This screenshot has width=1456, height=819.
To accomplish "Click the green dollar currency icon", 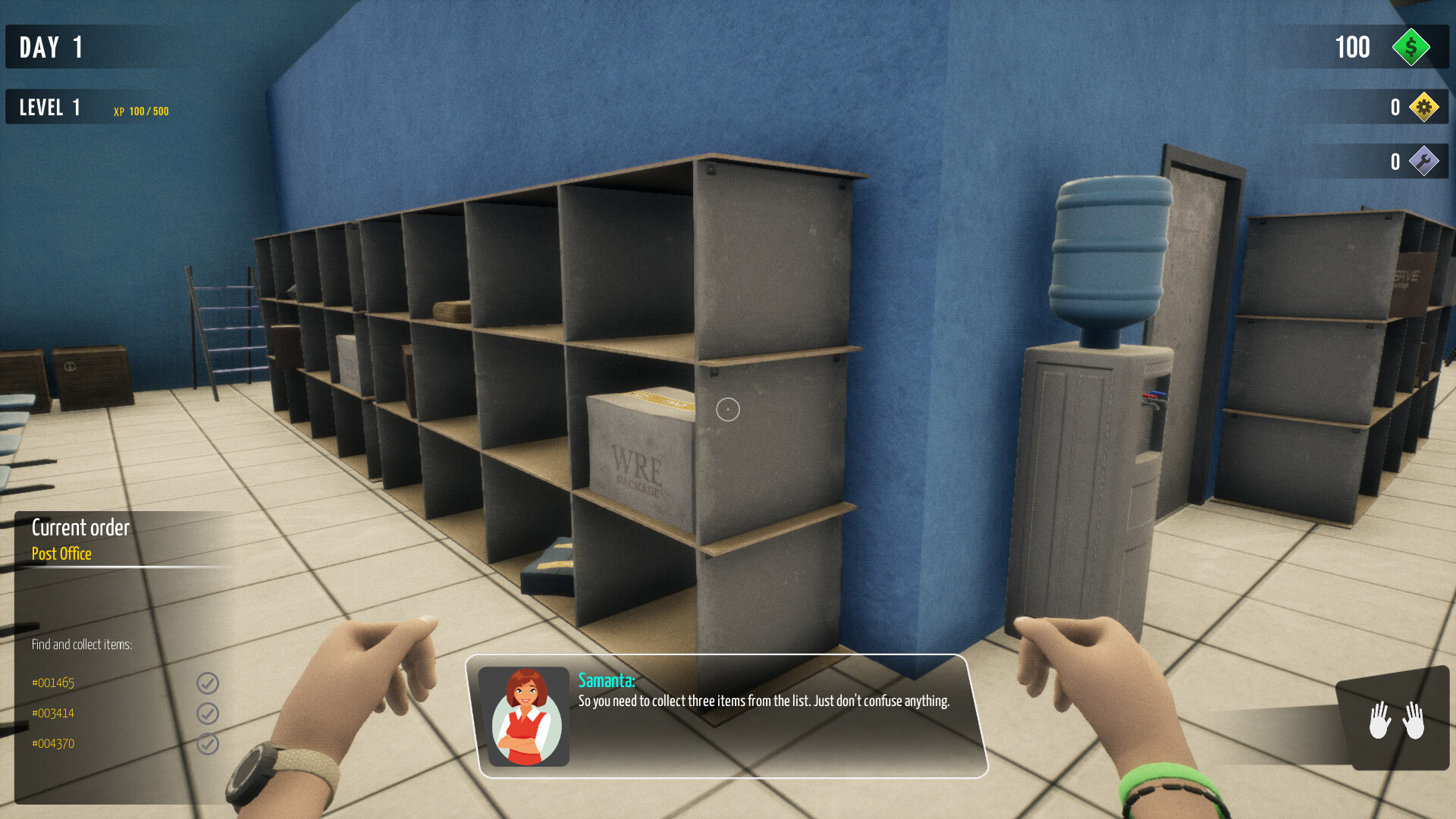I will point(1410,48).
